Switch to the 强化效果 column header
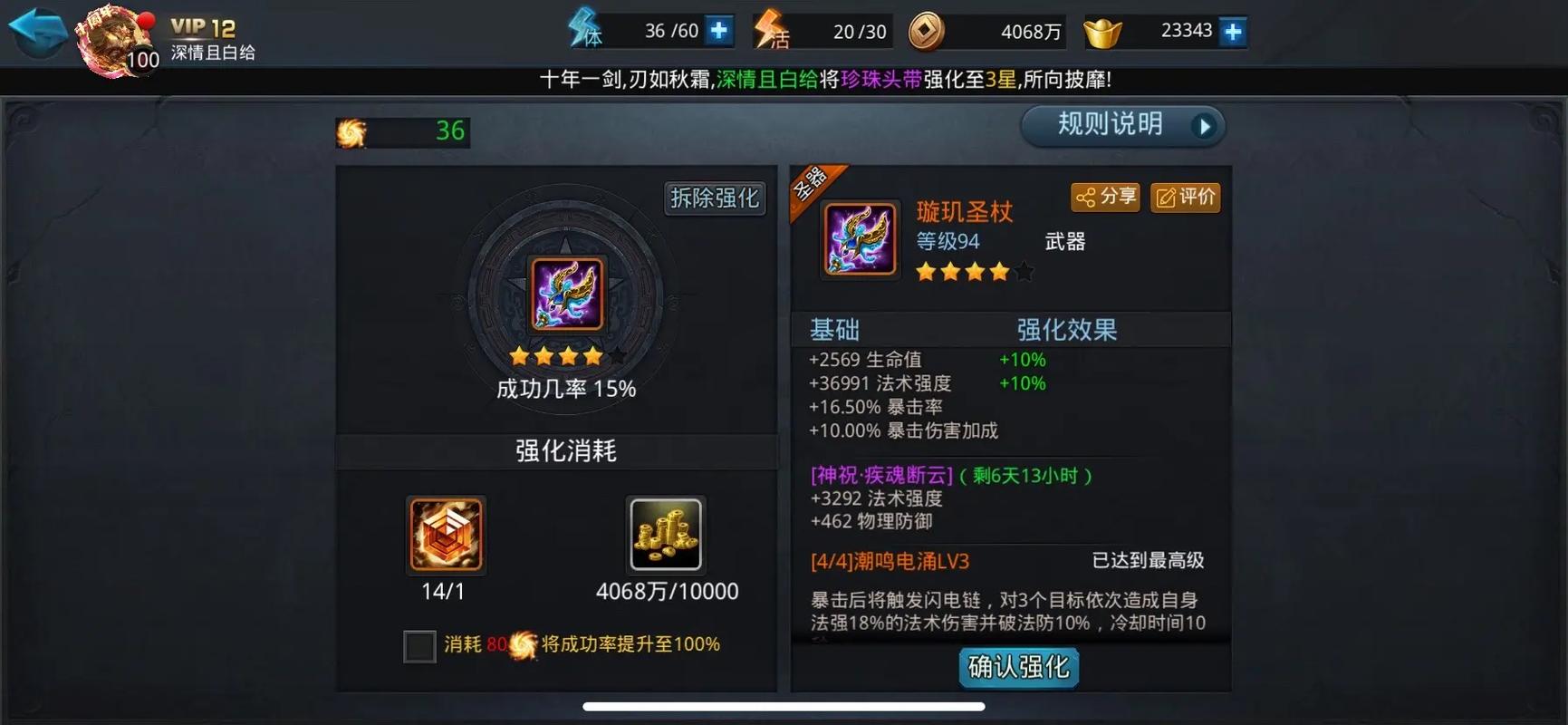Screen dimensions: 1568x725 pos(1067,330)
